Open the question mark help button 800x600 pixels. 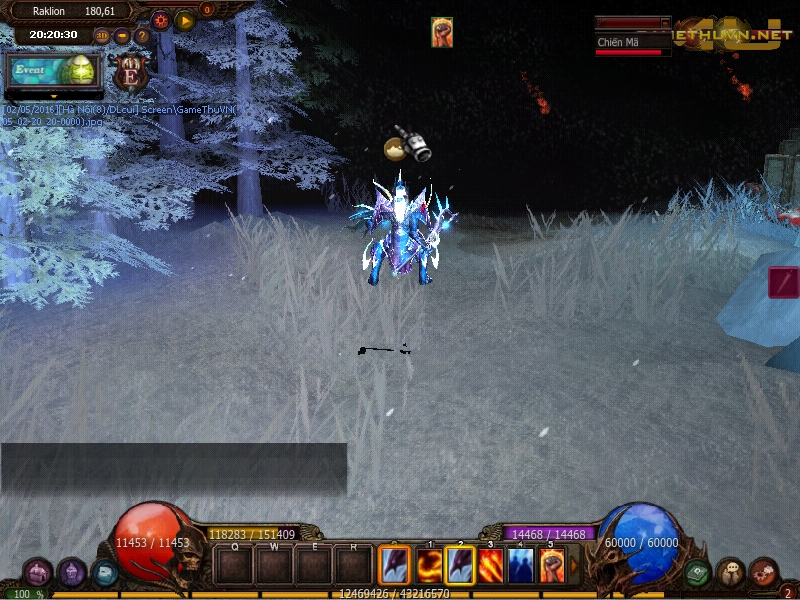[142, 36]
